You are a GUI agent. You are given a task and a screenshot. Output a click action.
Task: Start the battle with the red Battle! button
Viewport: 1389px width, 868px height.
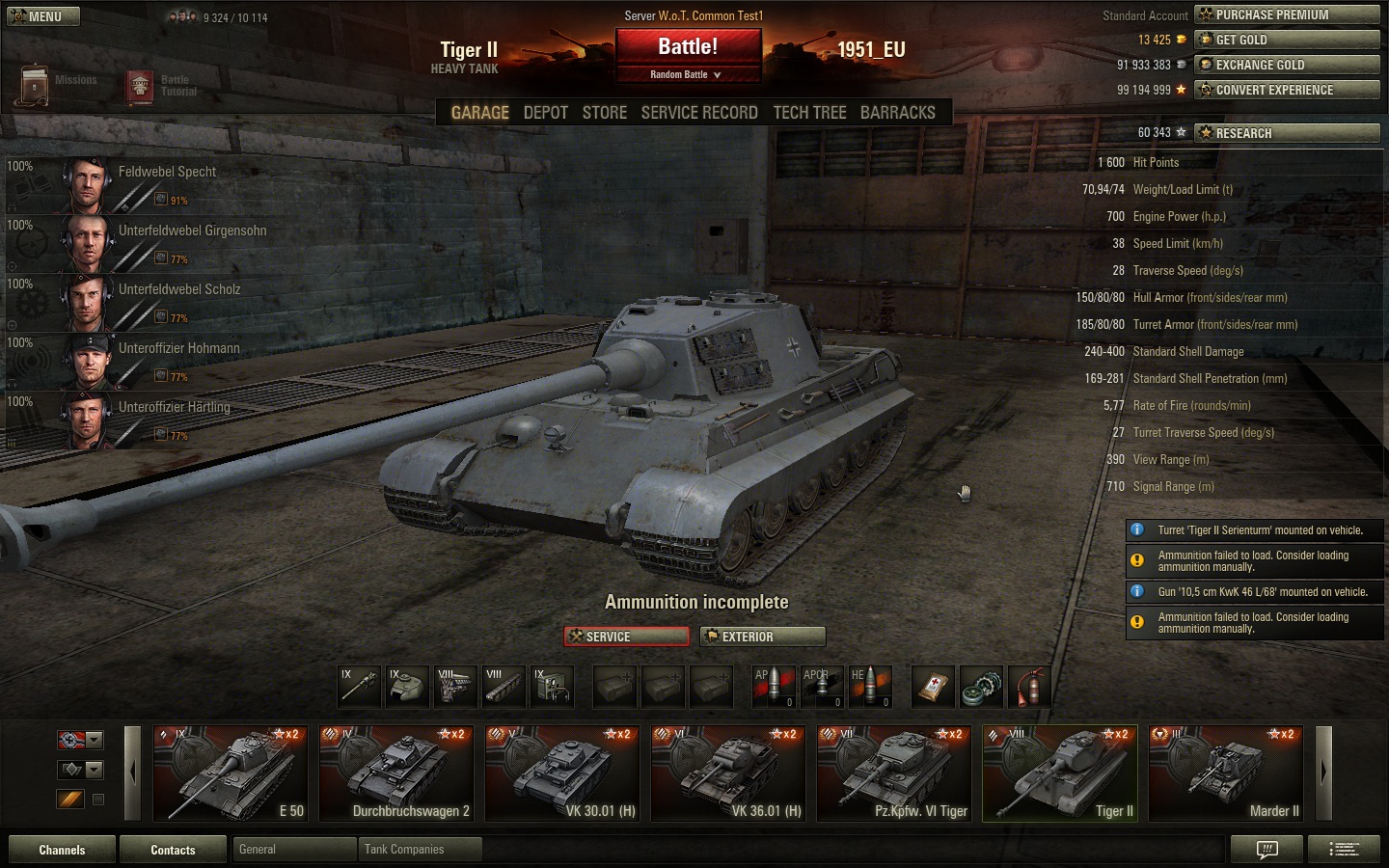688,47
